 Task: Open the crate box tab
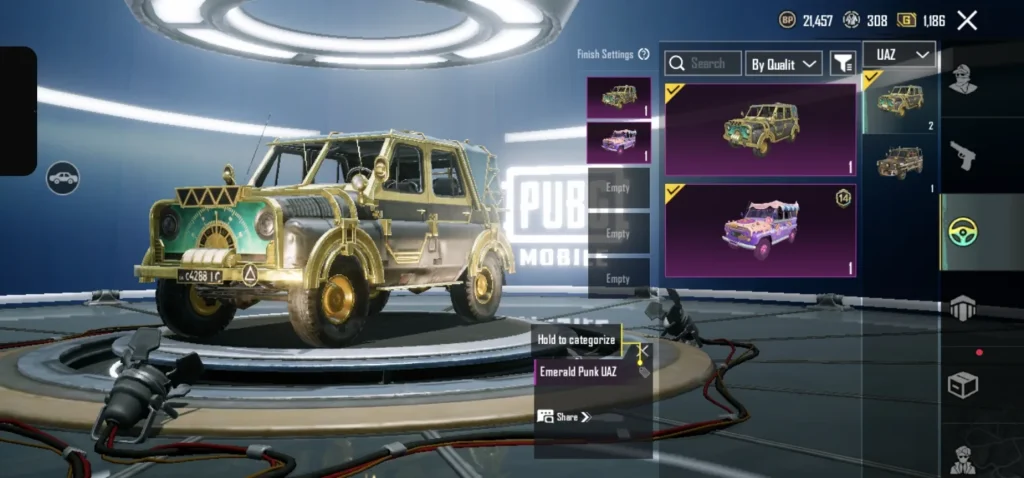[962, 385]
